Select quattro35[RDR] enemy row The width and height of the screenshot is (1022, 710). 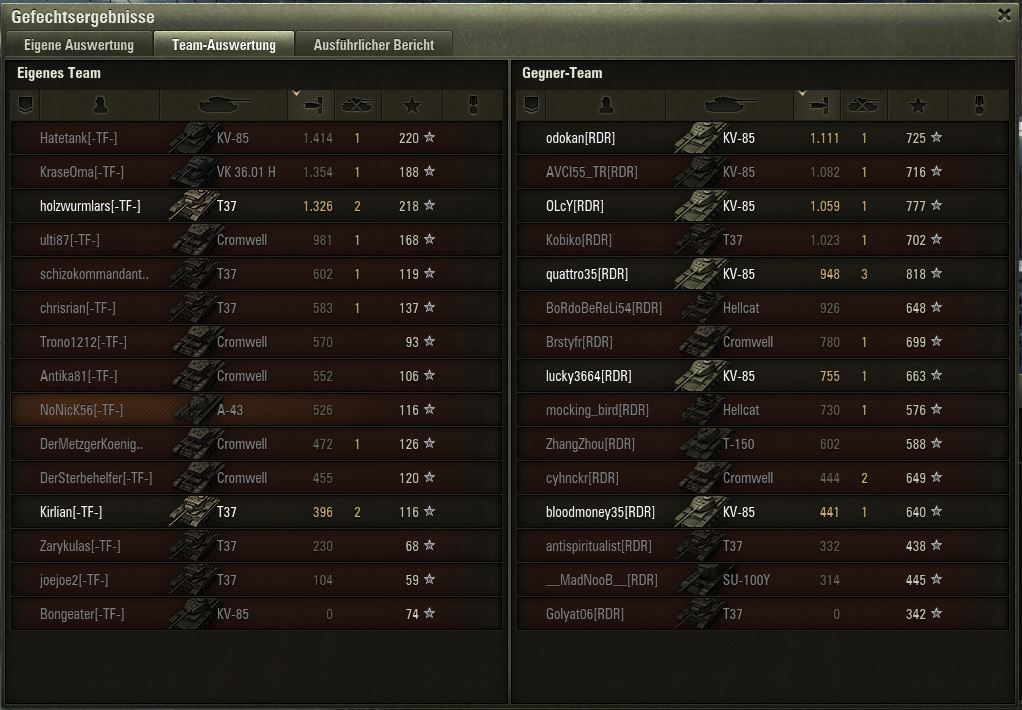[762, 274]
